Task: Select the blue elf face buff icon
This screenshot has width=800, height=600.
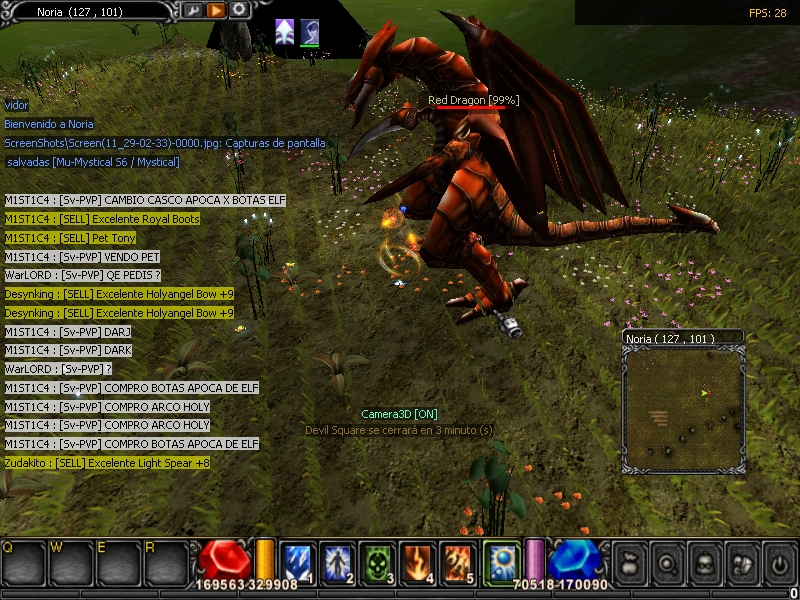Action: point(309,32)
